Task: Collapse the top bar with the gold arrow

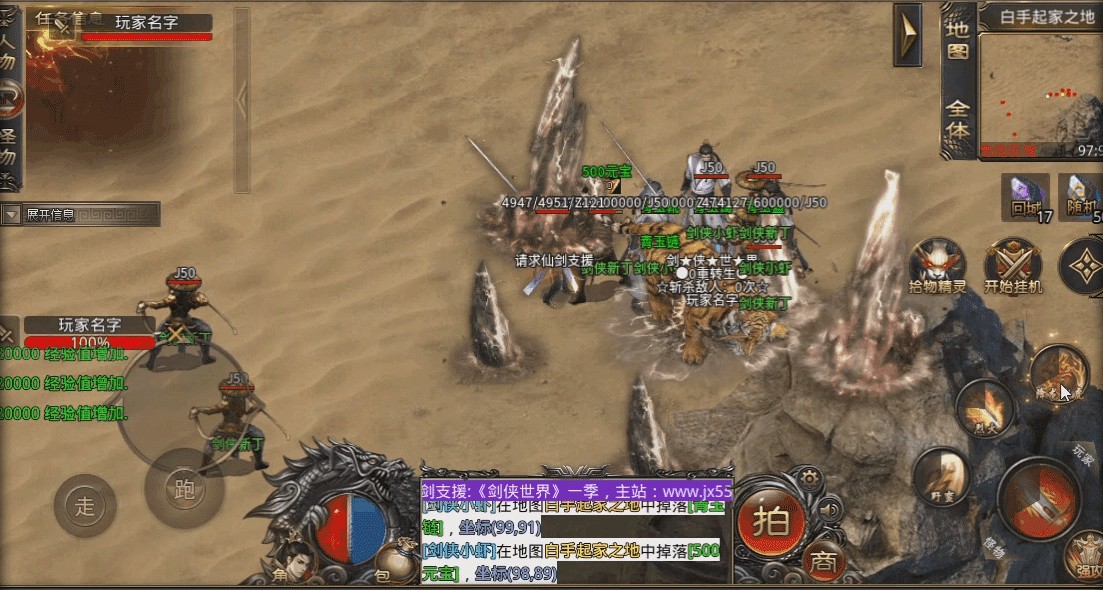Action: [x=907, y=36]
